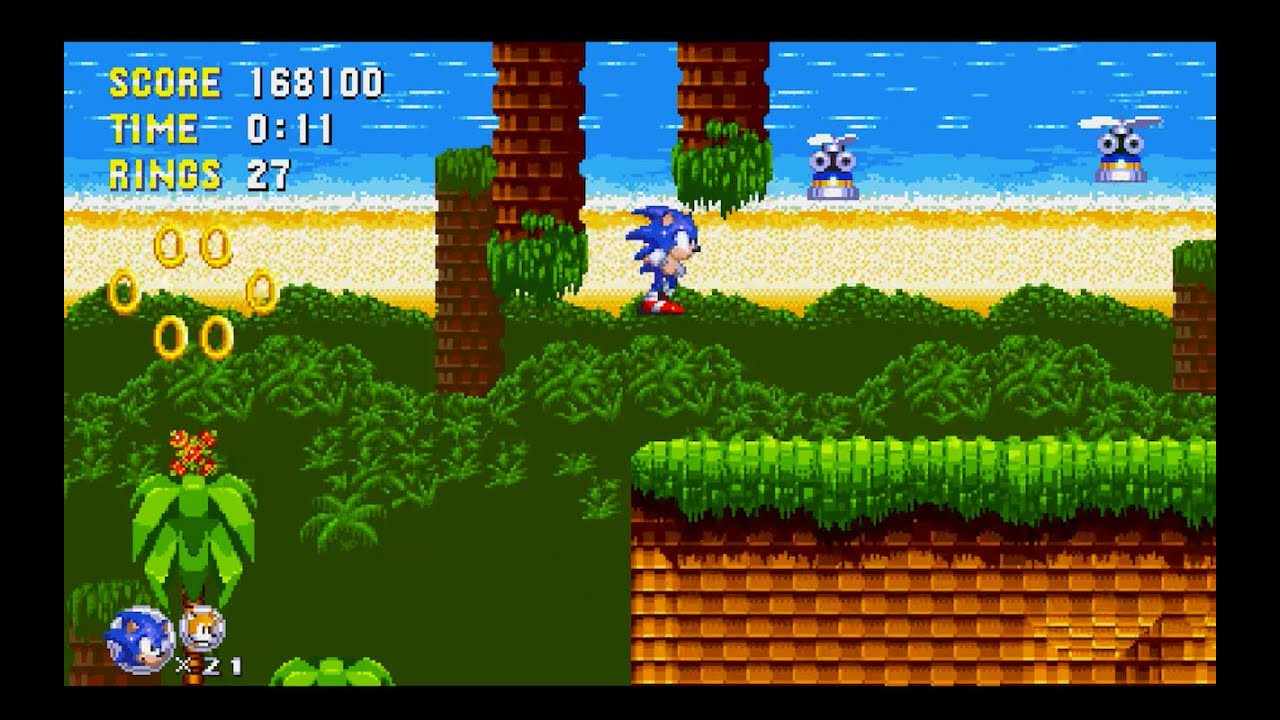Click the ring count showing 27
Image resolution: width=1280 pixels, height=720 pixels.
click(268, 176)
